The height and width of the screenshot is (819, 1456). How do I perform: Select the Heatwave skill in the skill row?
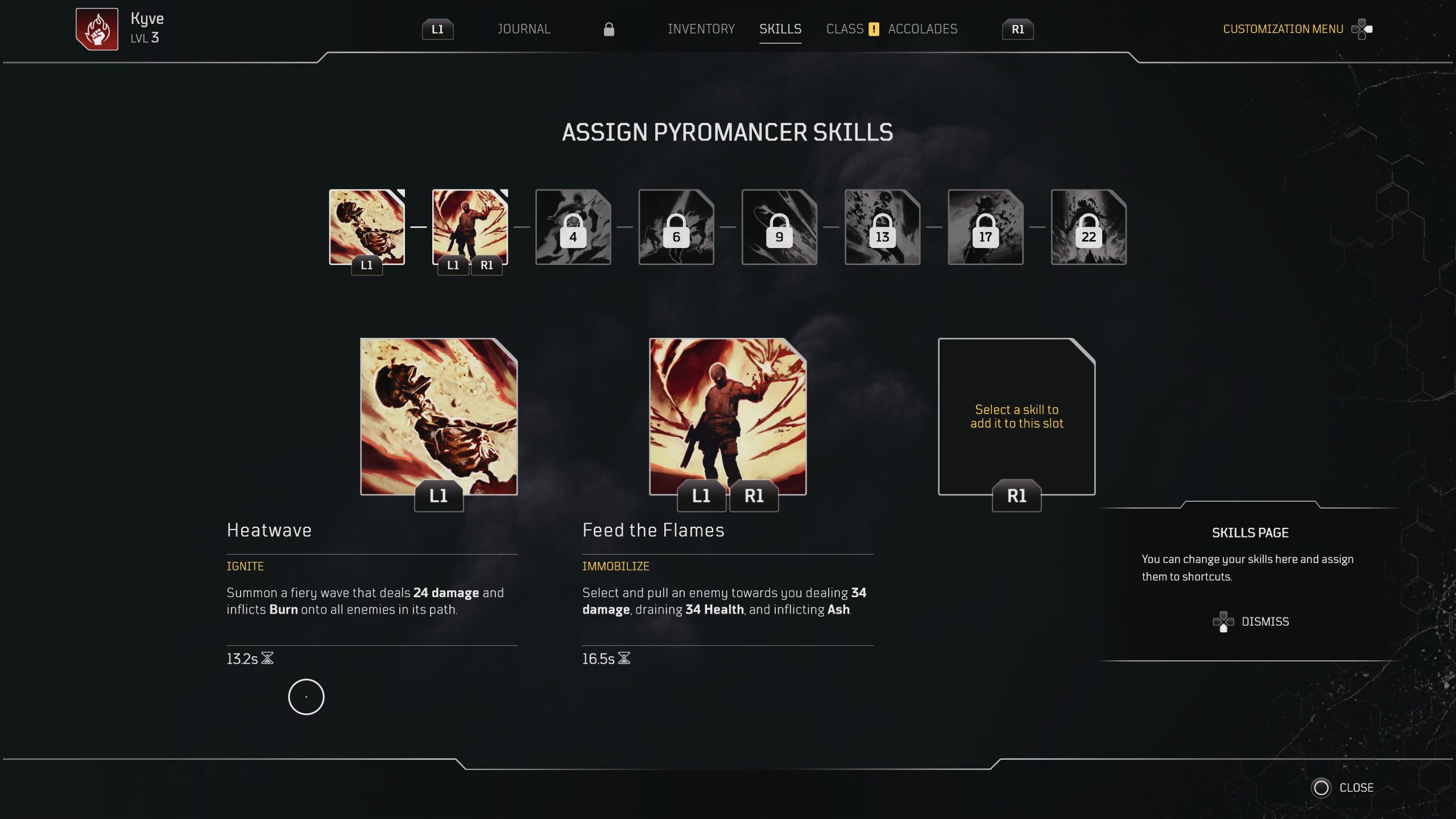[x=367, y=227]
